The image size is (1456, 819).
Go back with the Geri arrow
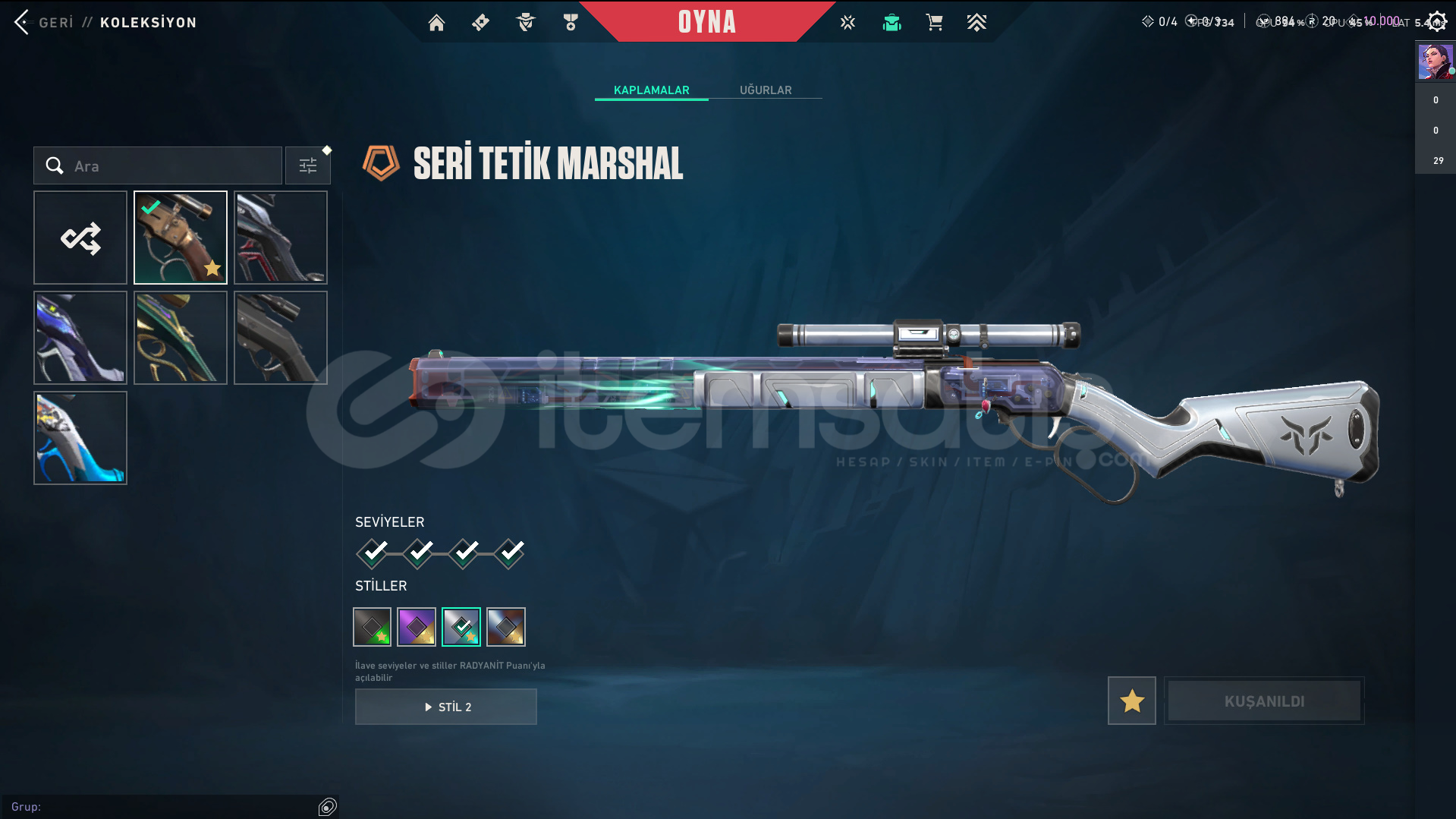click(x=23, y=22)
